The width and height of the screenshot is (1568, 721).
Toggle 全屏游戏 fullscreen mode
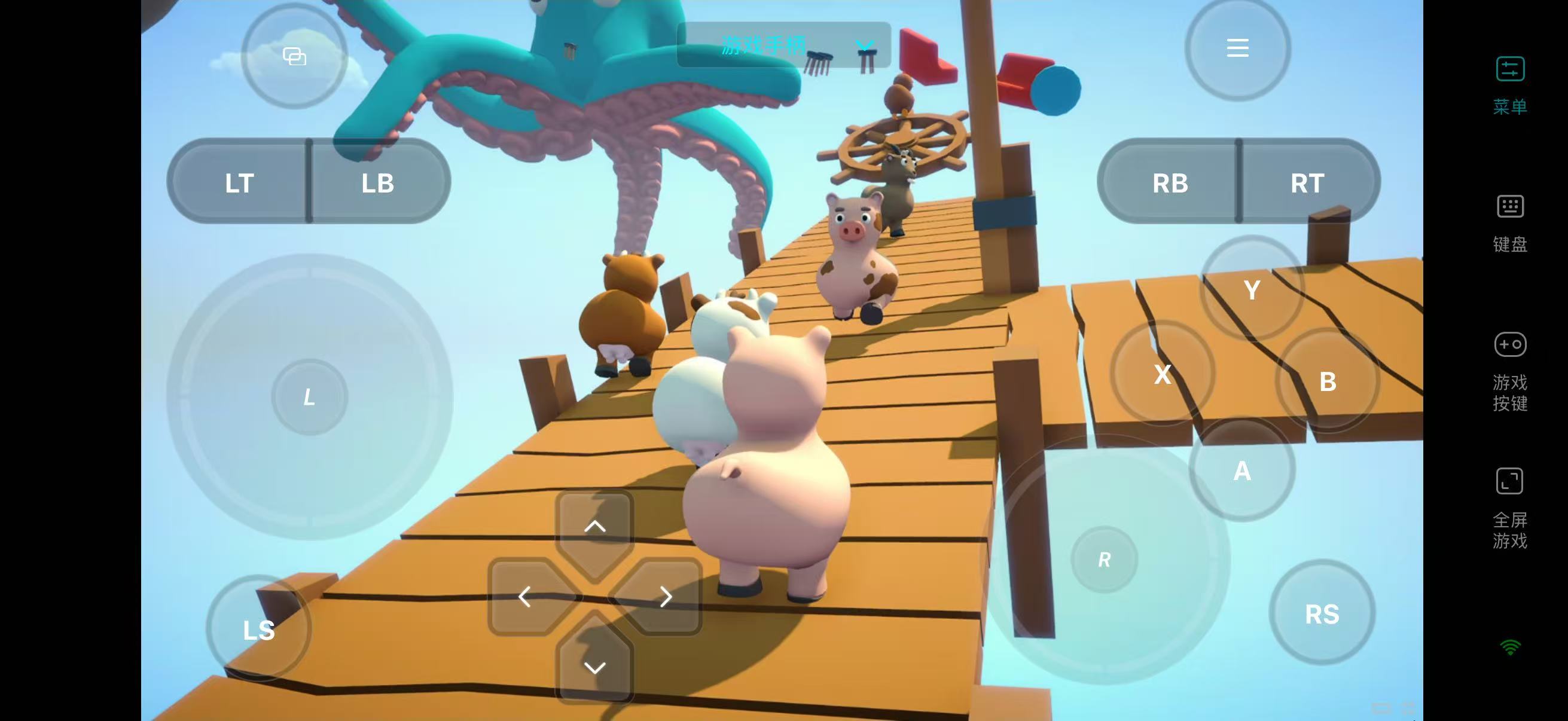[1510, 508]
